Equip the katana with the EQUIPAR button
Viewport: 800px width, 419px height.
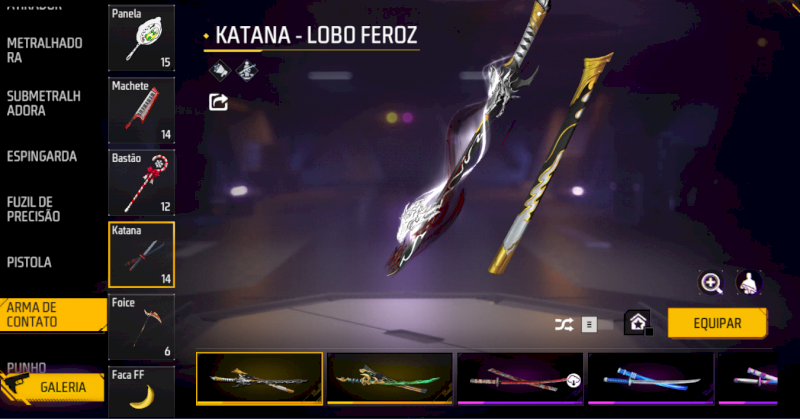point(717,323)
